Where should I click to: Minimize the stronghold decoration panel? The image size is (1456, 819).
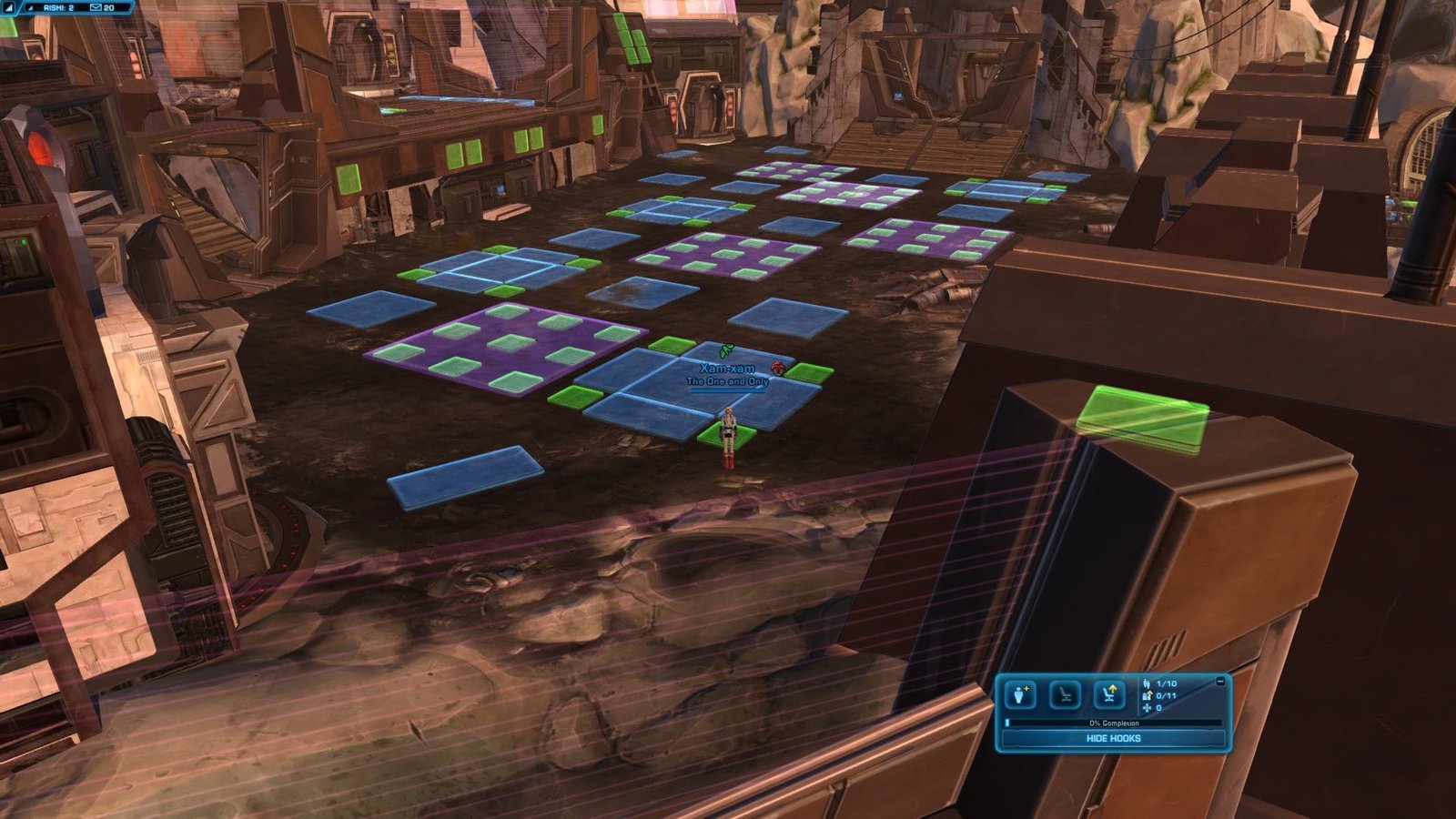[x=1220, y=682]
